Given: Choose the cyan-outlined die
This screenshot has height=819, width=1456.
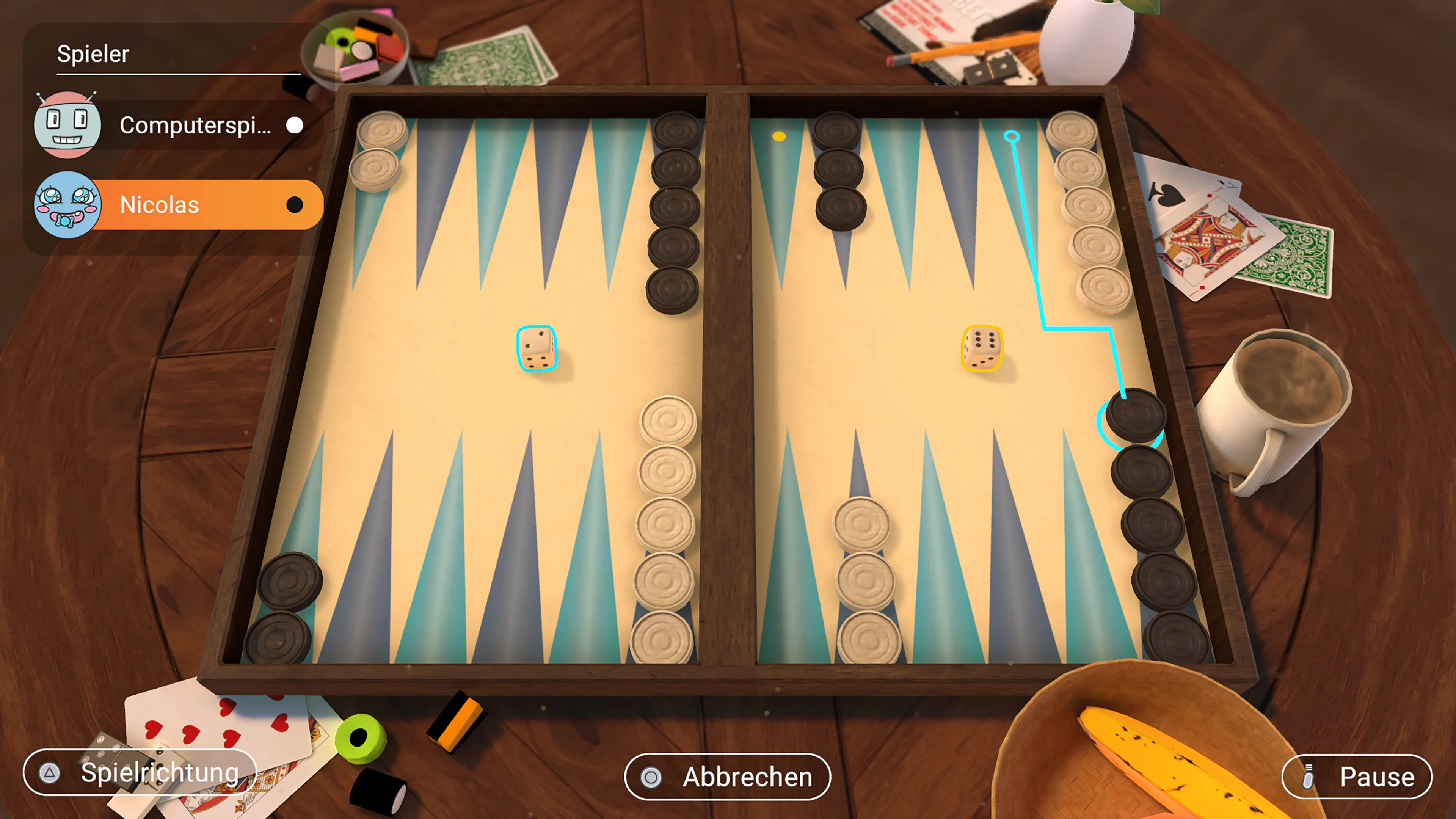Looking at the screenshot, I should [537, 348].
